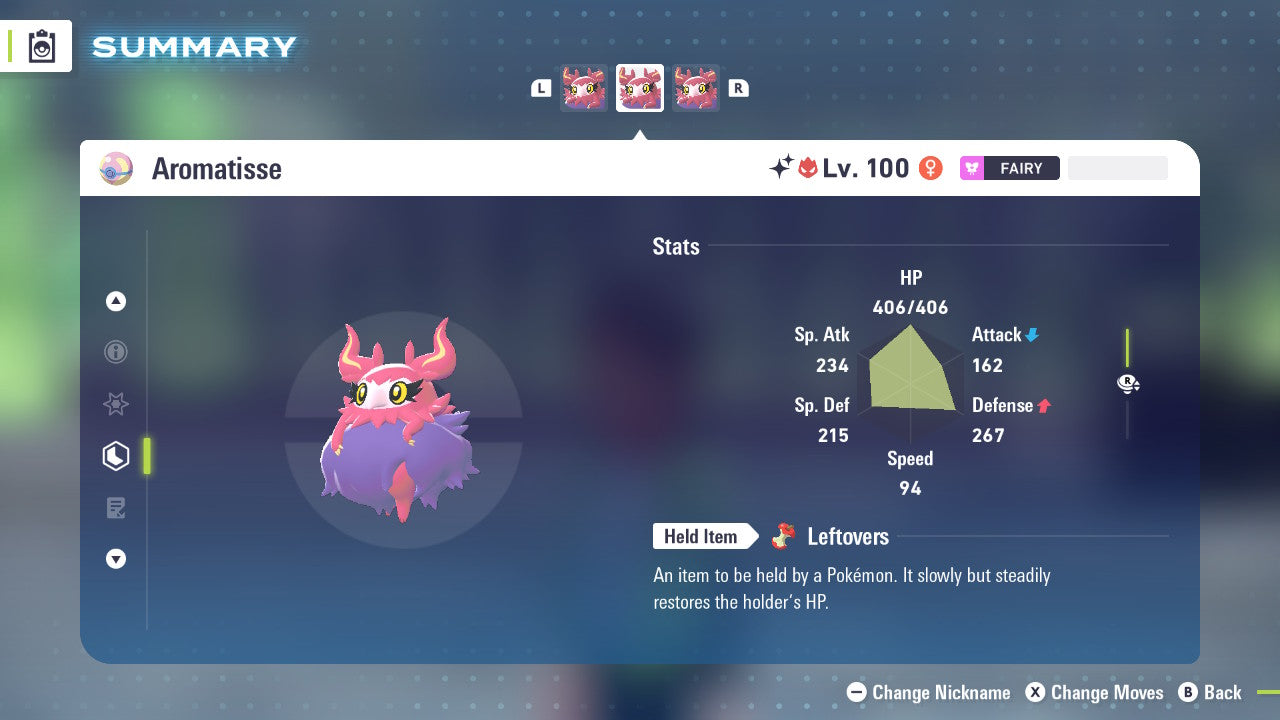This screenshot has height=720, width=1280.
Task: Open the Pokémon info page icon
Action: click(116, 352)
